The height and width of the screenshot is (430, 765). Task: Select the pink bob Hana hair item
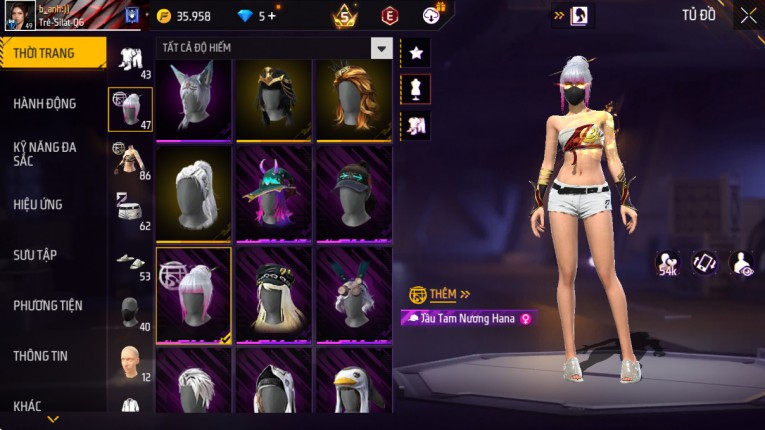[194, 295]
